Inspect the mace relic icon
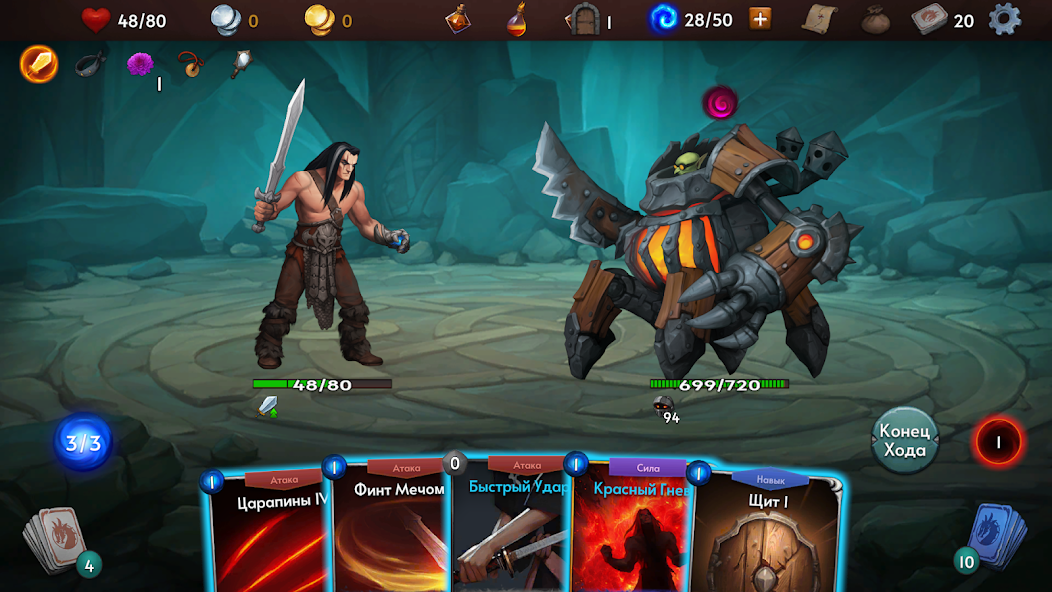This screenshot has width=1052, height=592. pos(241,65)
